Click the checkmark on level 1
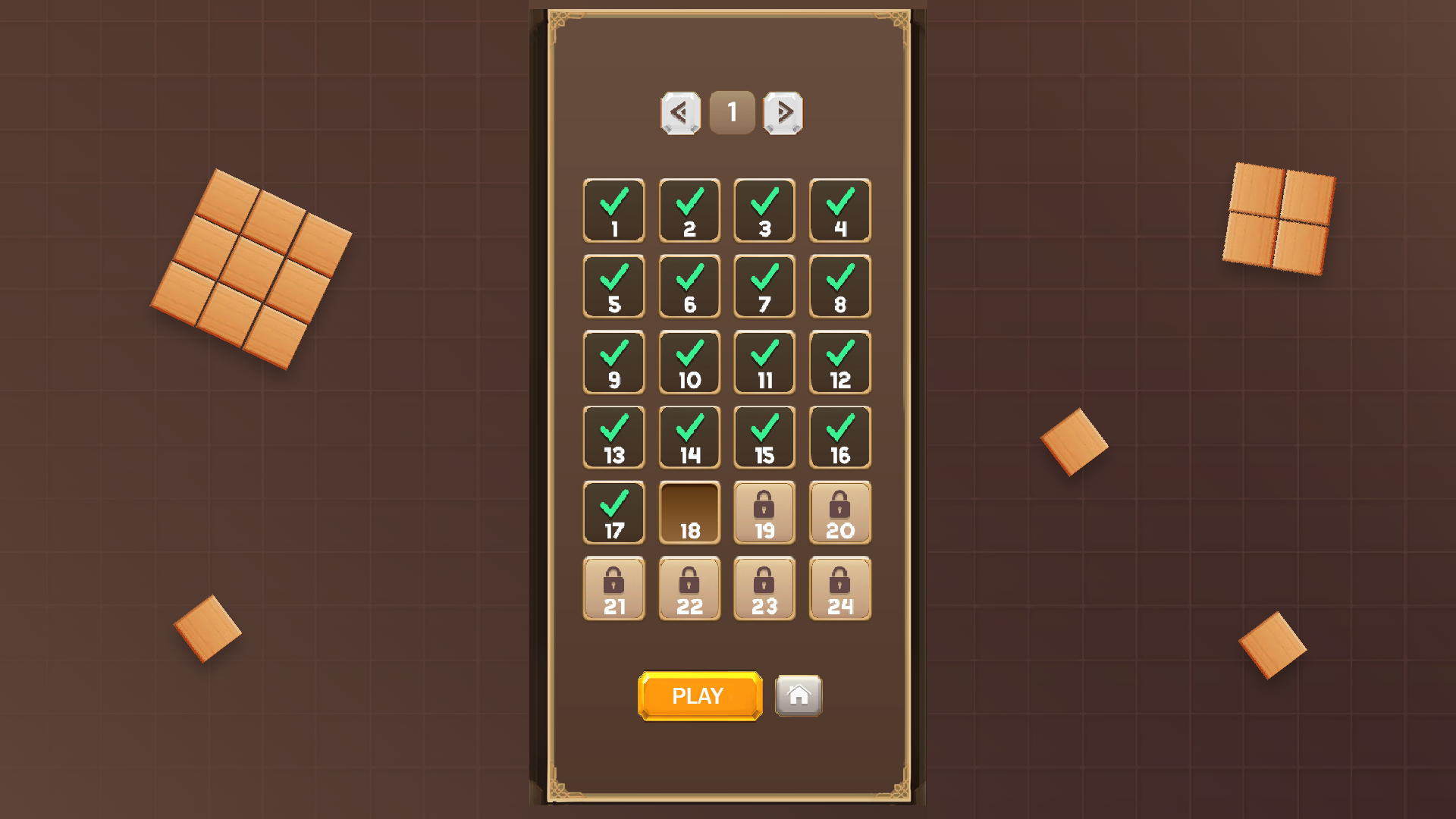 point(613,202)
